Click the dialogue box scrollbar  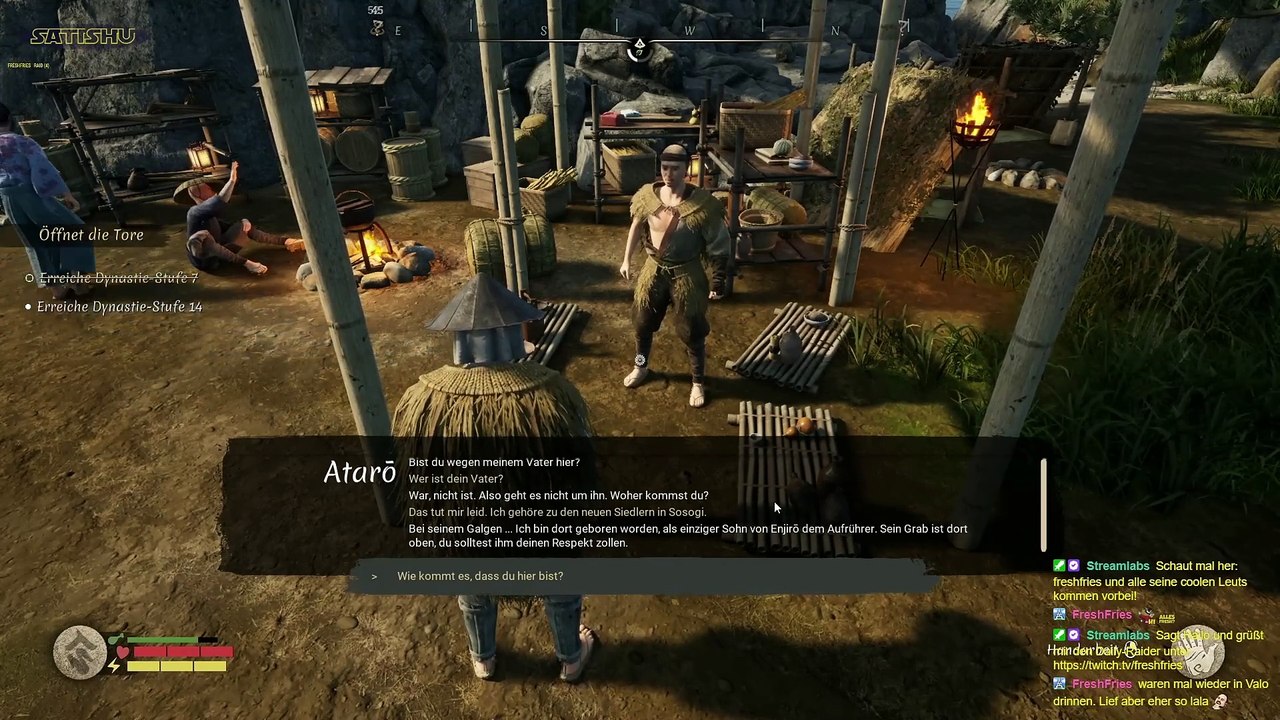1043,504
